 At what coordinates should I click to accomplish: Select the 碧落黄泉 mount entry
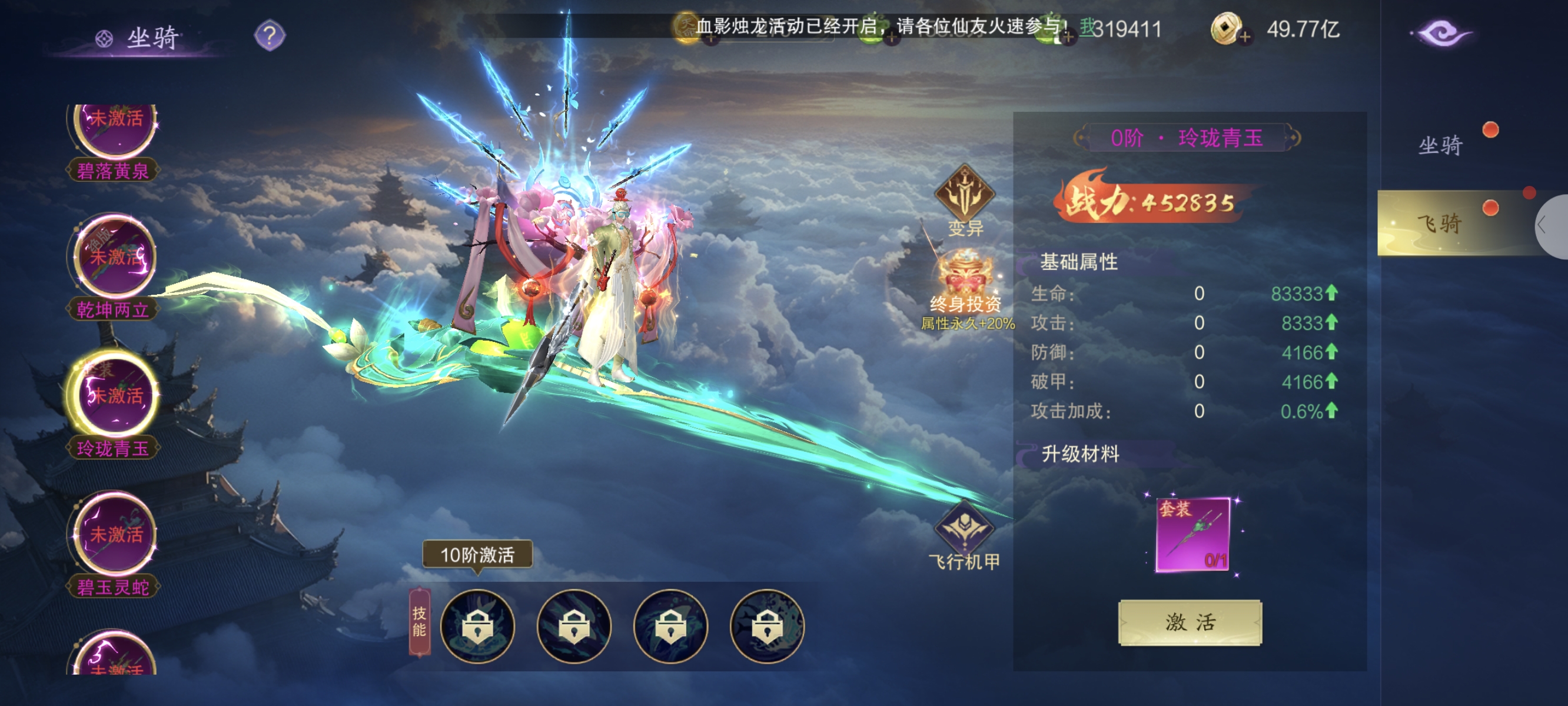114,141
